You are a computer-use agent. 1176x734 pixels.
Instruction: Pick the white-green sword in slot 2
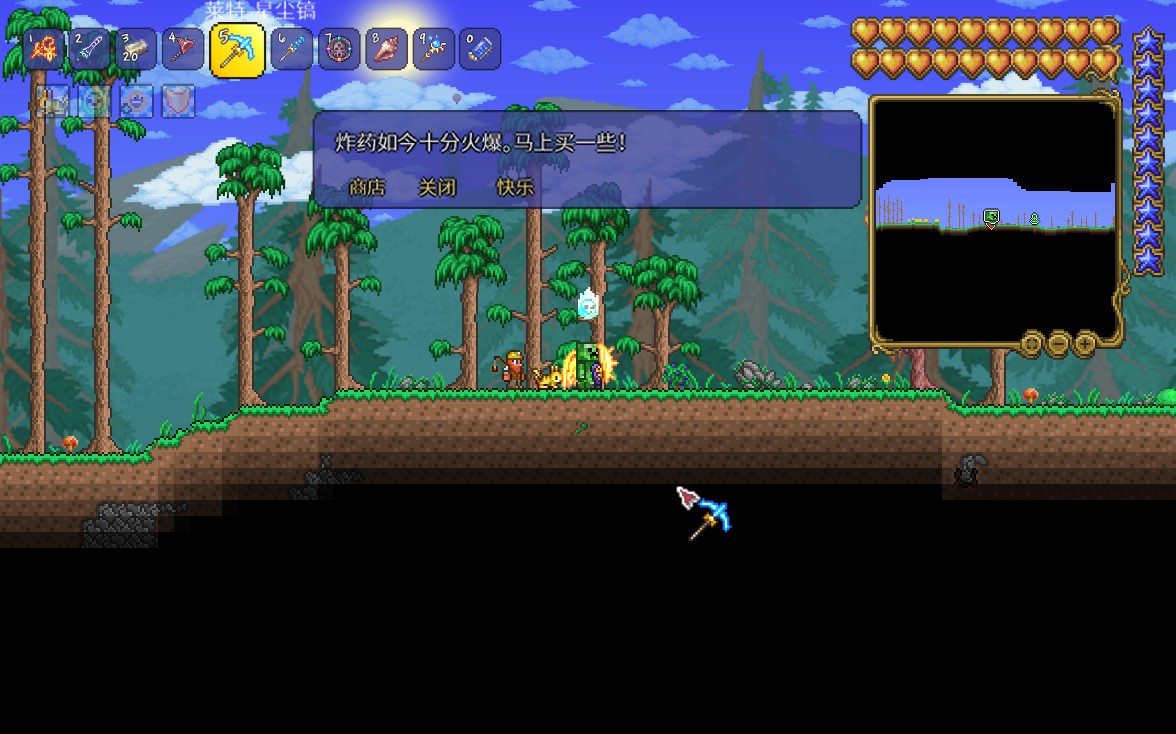[90, 50]
